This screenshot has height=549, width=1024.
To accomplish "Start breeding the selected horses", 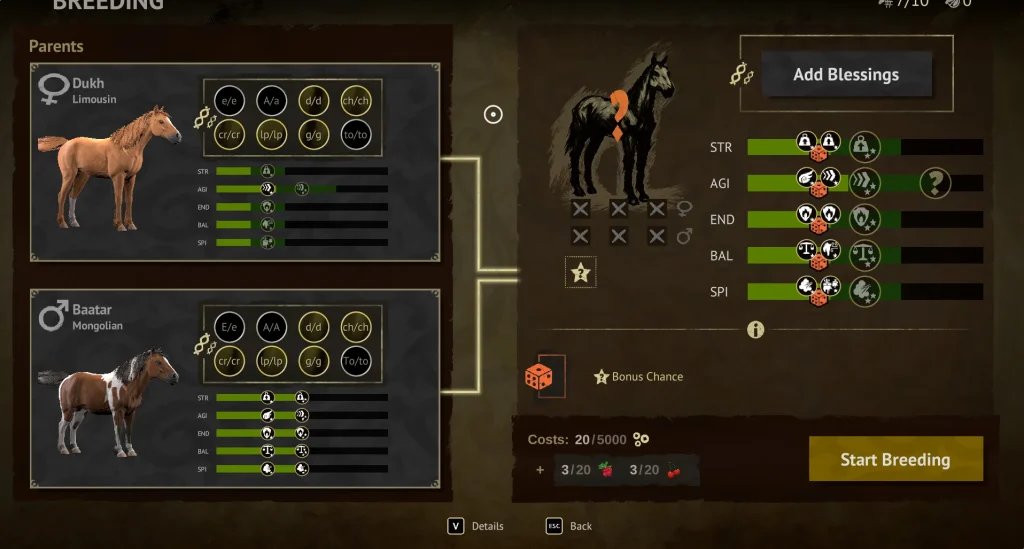I will click(895, 459).
